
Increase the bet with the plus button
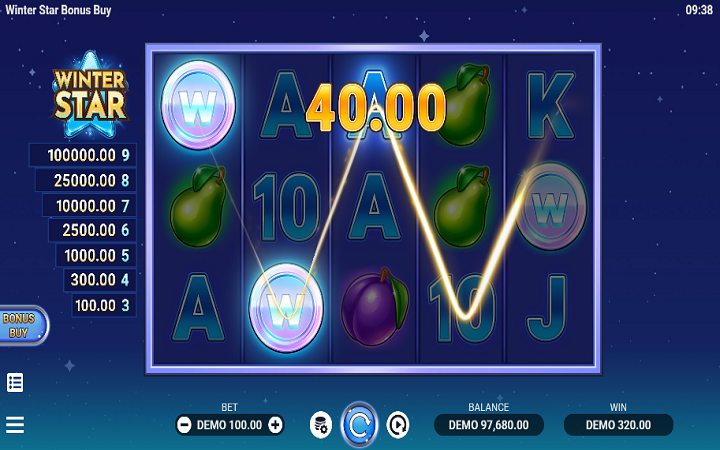(276, 425)
